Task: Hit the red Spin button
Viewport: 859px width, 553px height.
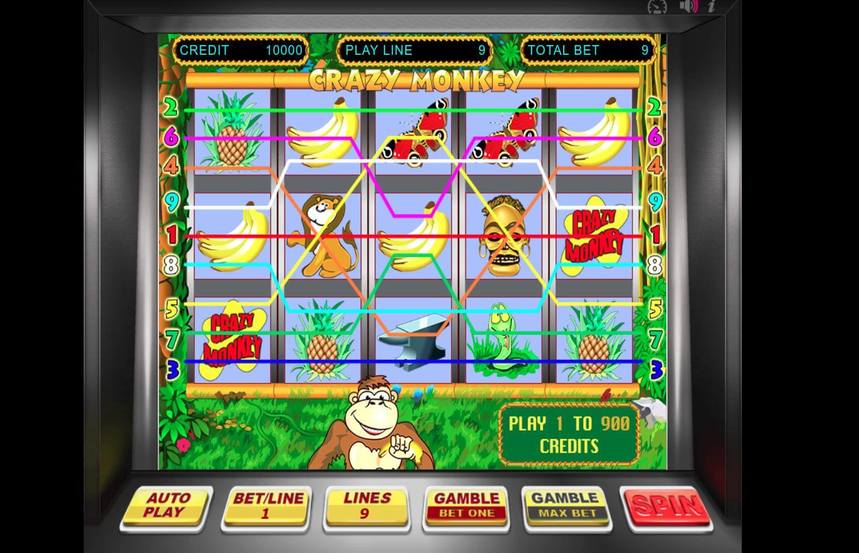Action: 665,506
